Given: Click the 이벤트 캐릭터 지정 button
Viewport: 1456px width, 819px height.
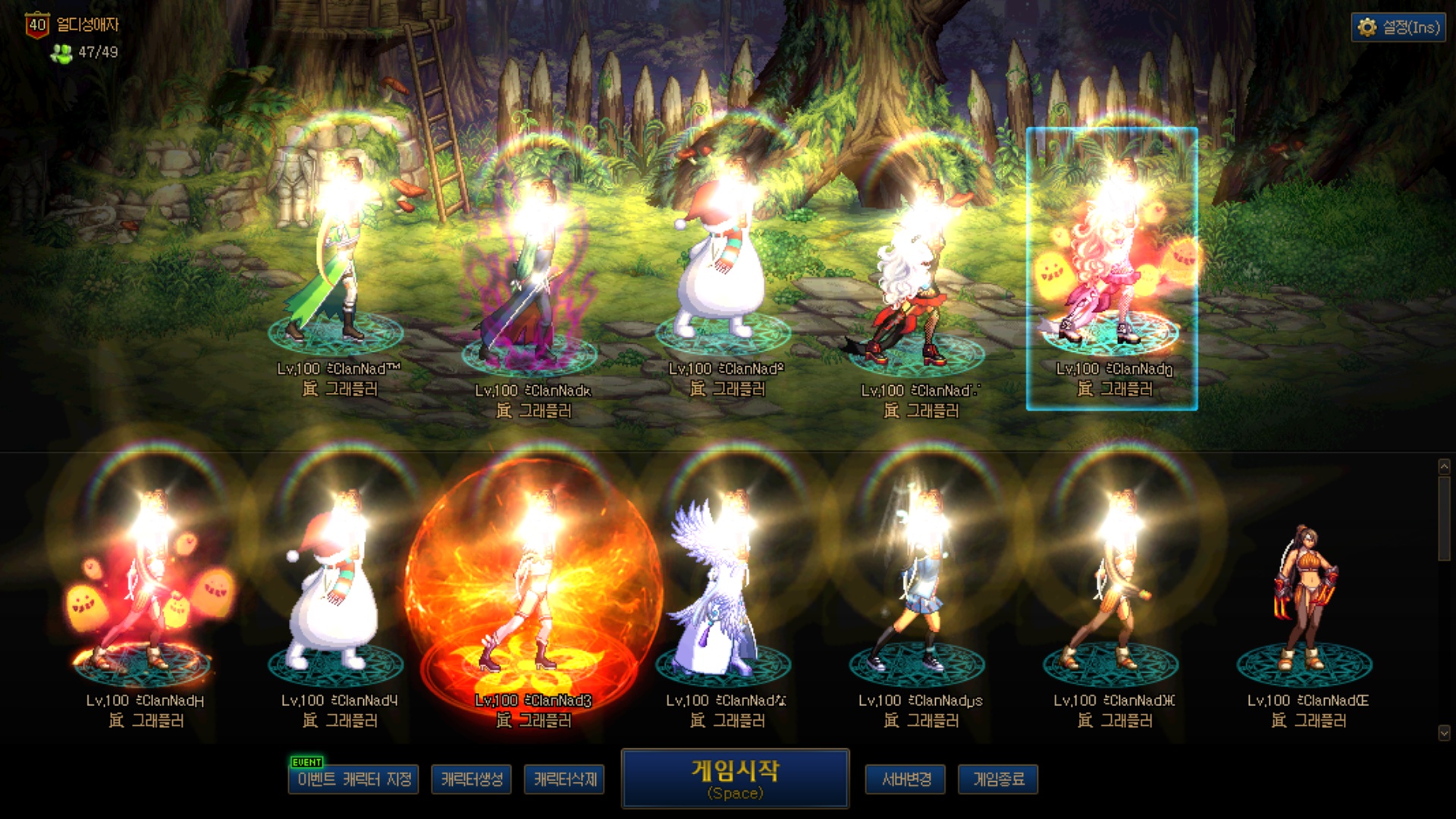Looking at the screenshot, I should [x=353, y=779].
